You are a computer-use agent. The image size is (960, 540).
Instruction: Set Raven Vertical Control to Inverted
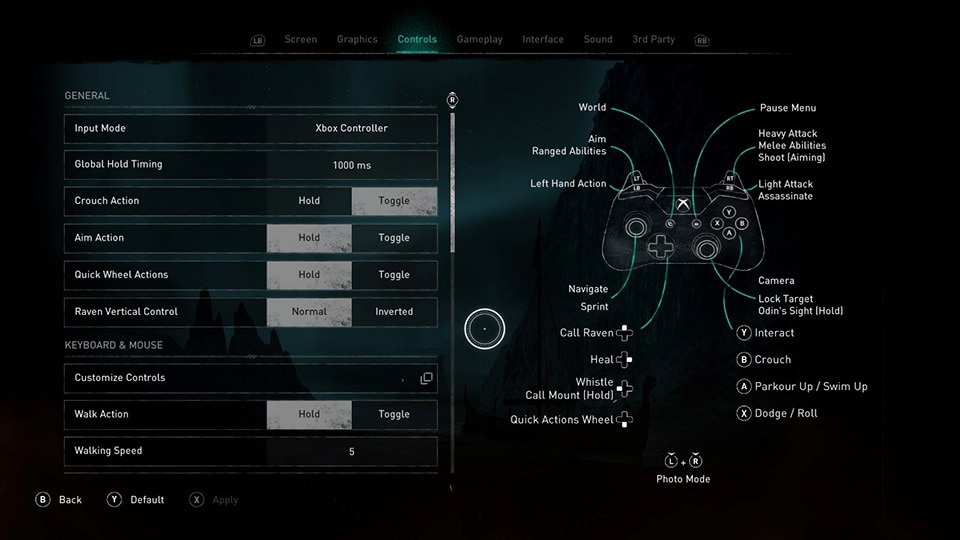tap(394, 312)
